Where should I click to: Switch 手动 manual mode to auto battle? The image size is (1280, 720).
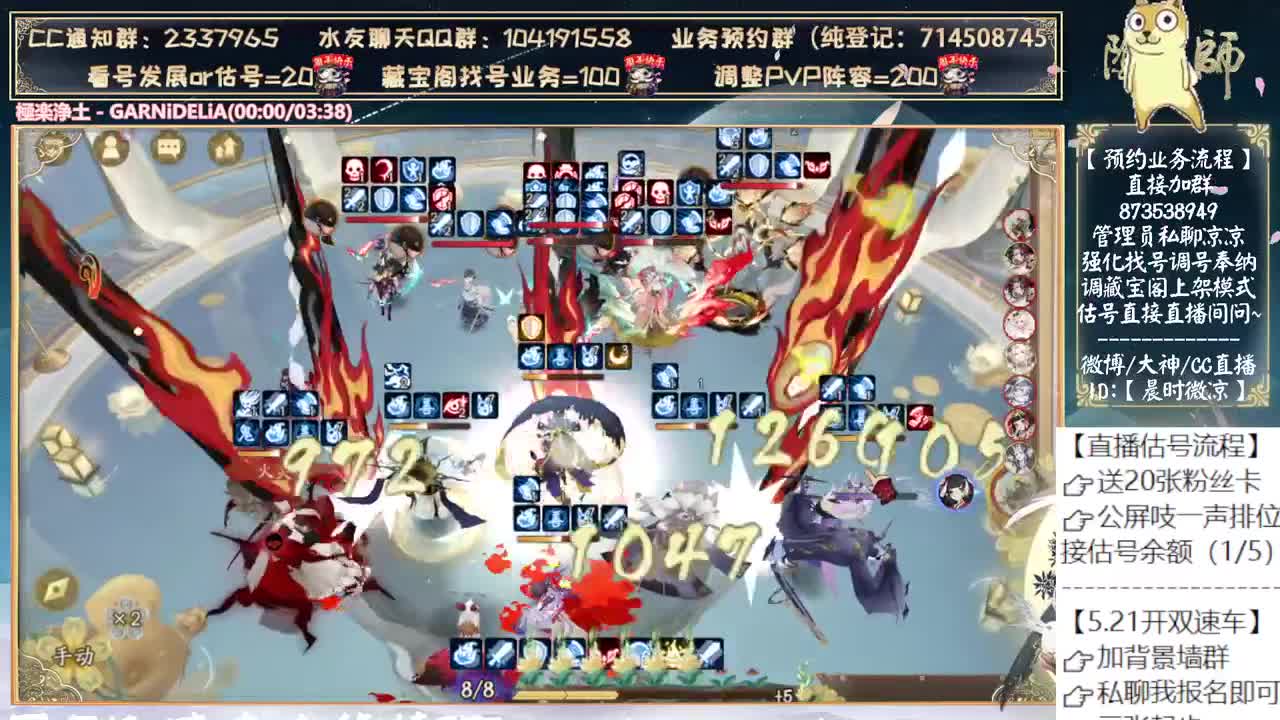(x=74, y=653)
